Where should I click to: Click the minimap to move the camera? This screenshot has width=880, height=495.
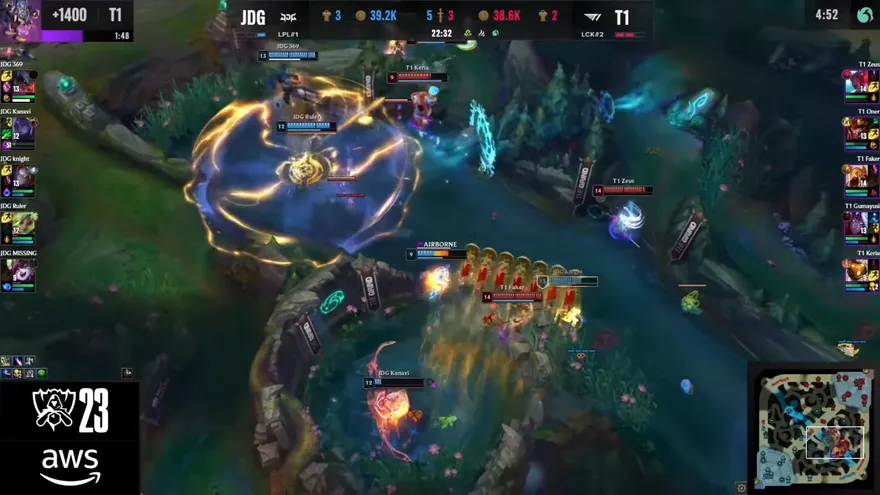(810, 427)
